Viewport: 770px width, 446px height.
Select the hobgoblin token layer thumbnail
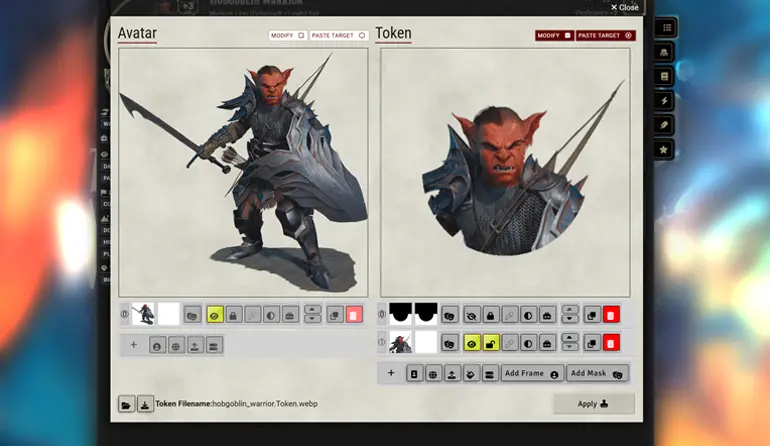(x=400, y=343)
